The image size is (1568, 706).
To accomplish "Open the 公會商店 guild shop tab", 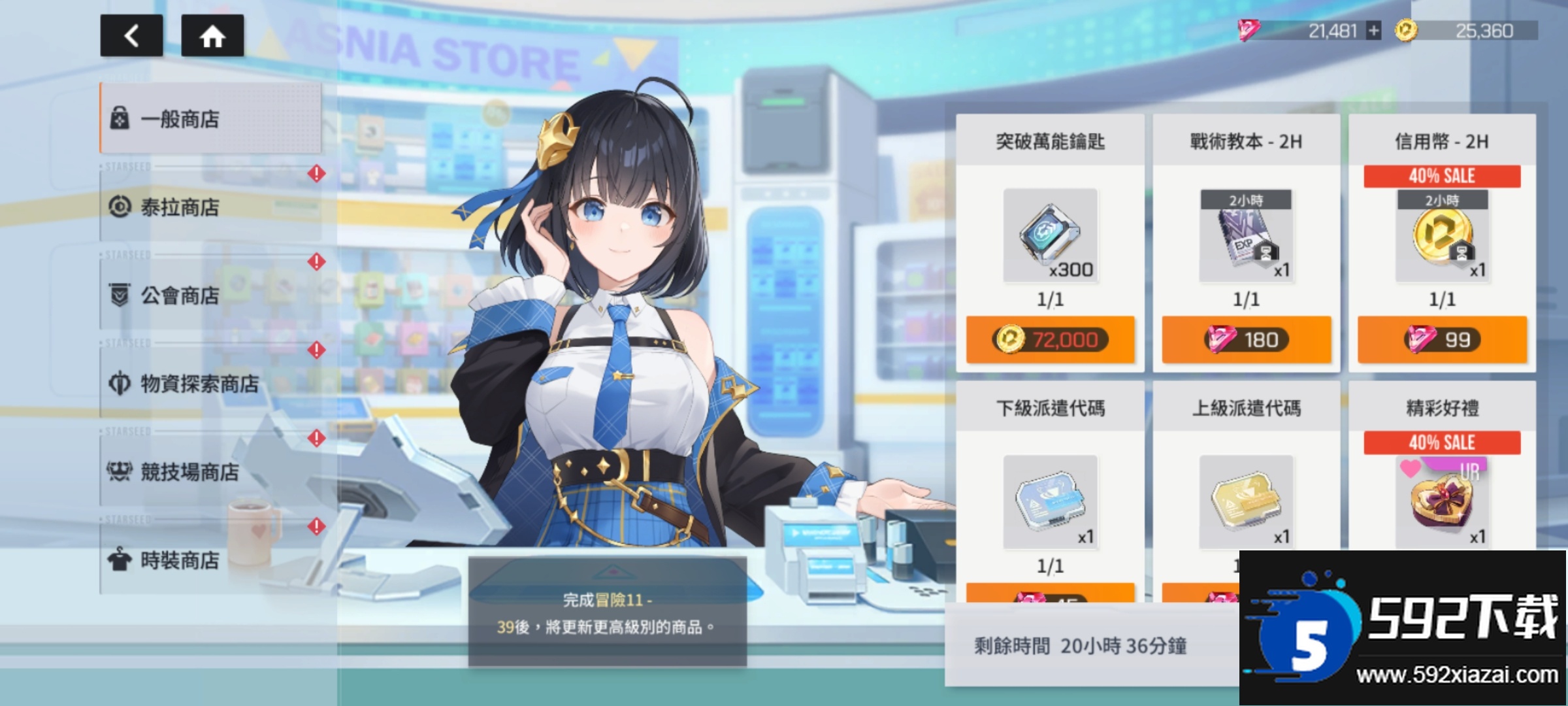I will [210, 295].
